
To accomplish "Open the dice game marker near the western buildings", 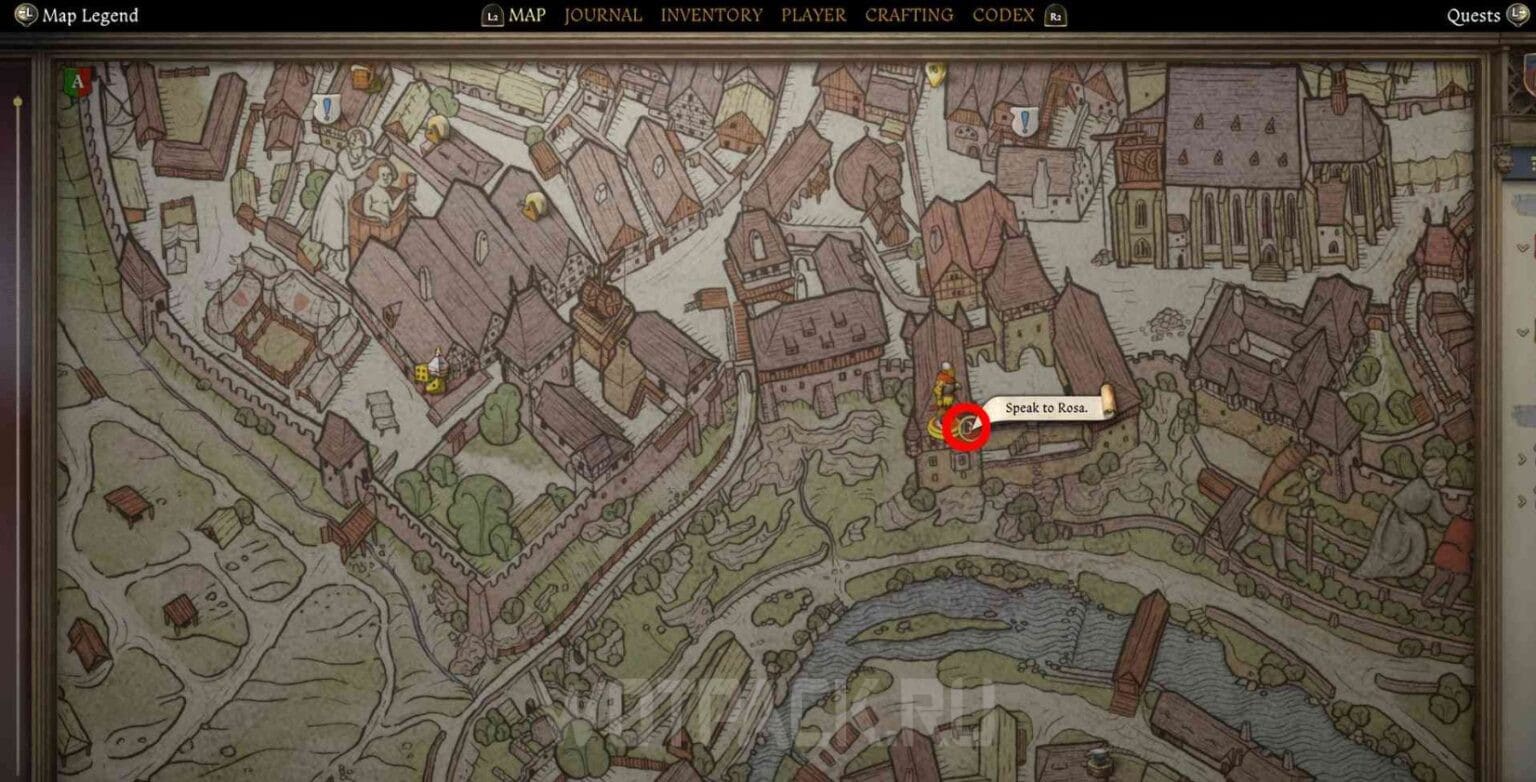I will tap(432, 374).
